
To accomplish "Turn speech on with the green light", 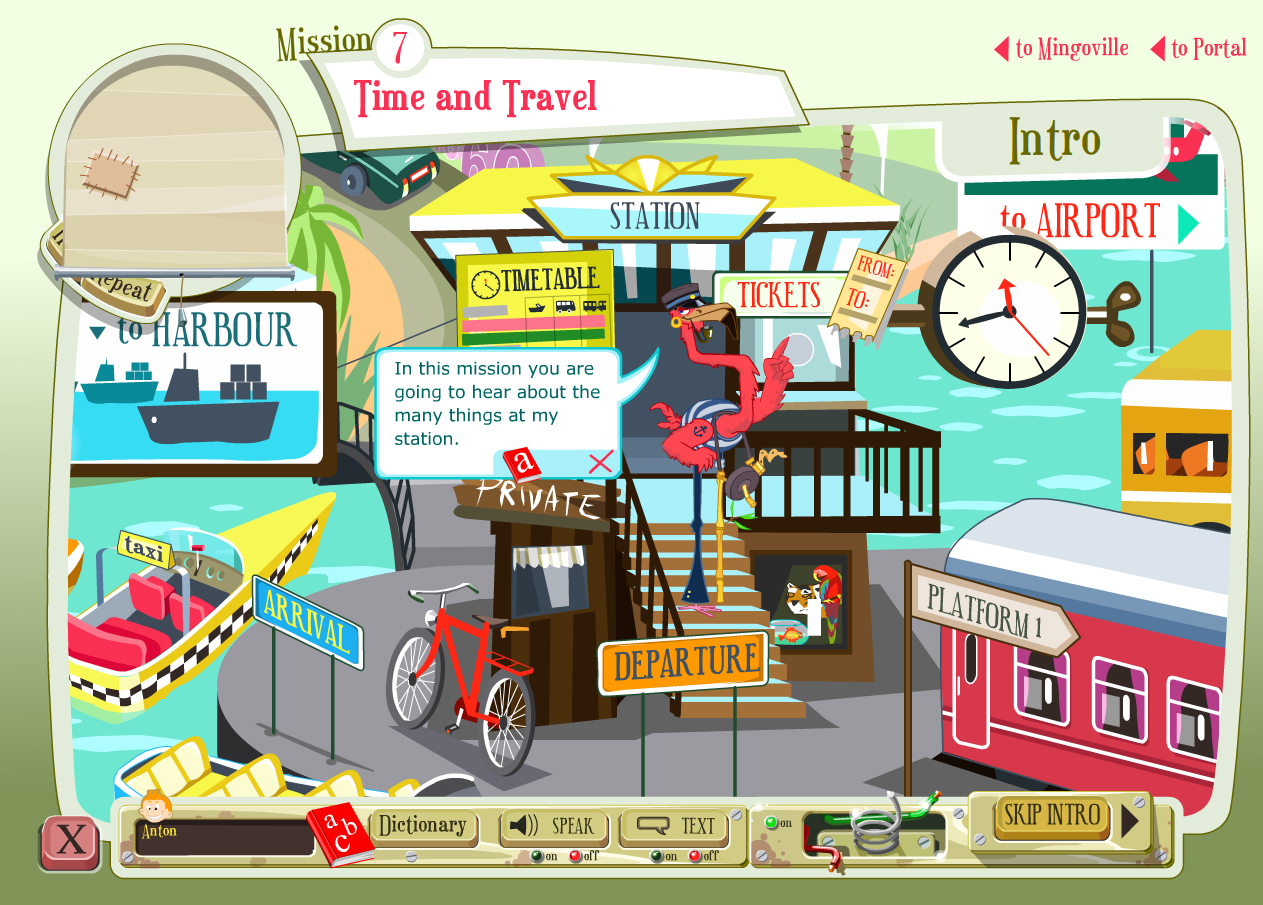I will point(537,856).
